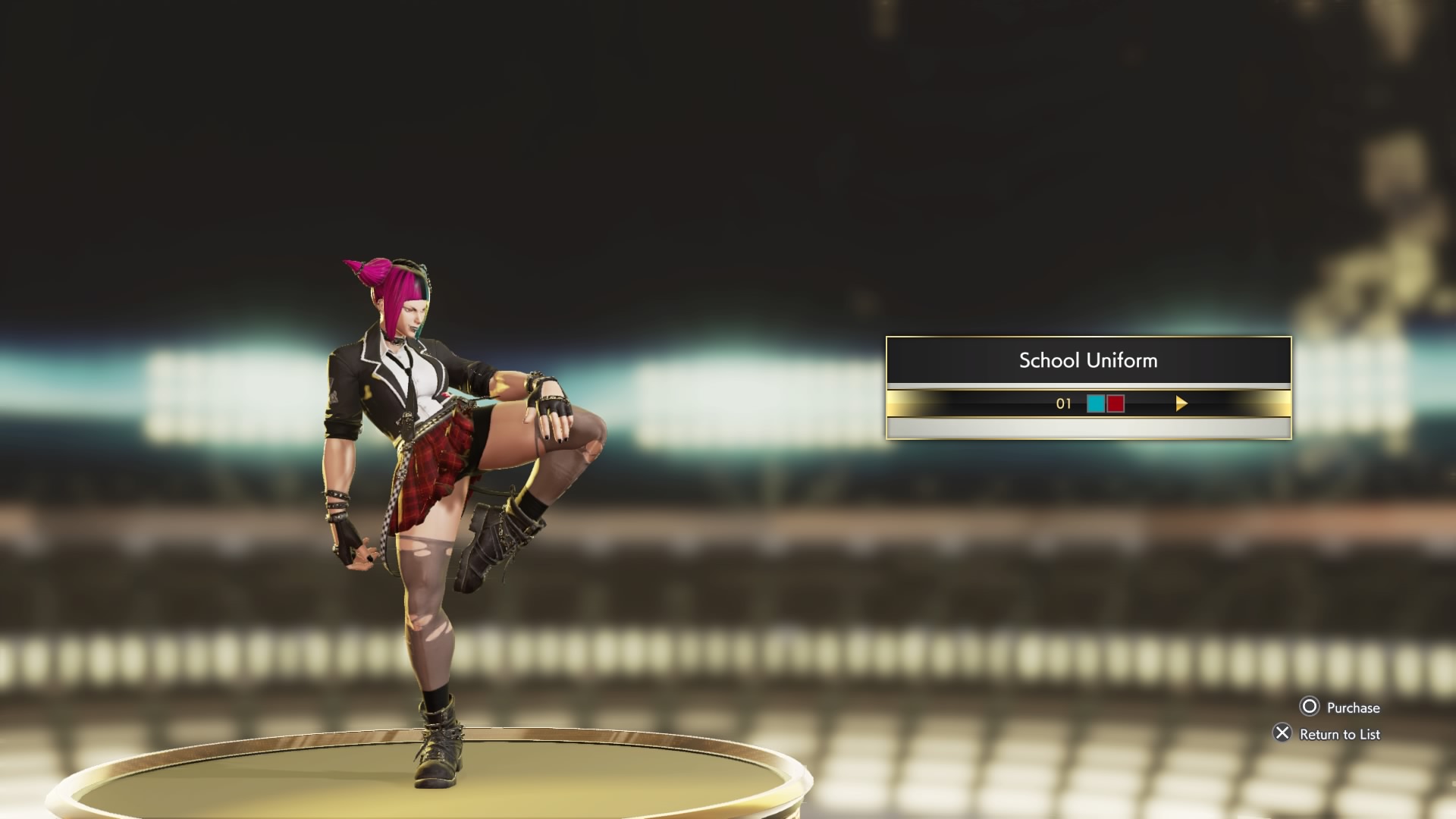Purchase the School Uniform costume
Image resolution: width=1456 pixels, height=819 pixels.
click(x=1340, y=708)
